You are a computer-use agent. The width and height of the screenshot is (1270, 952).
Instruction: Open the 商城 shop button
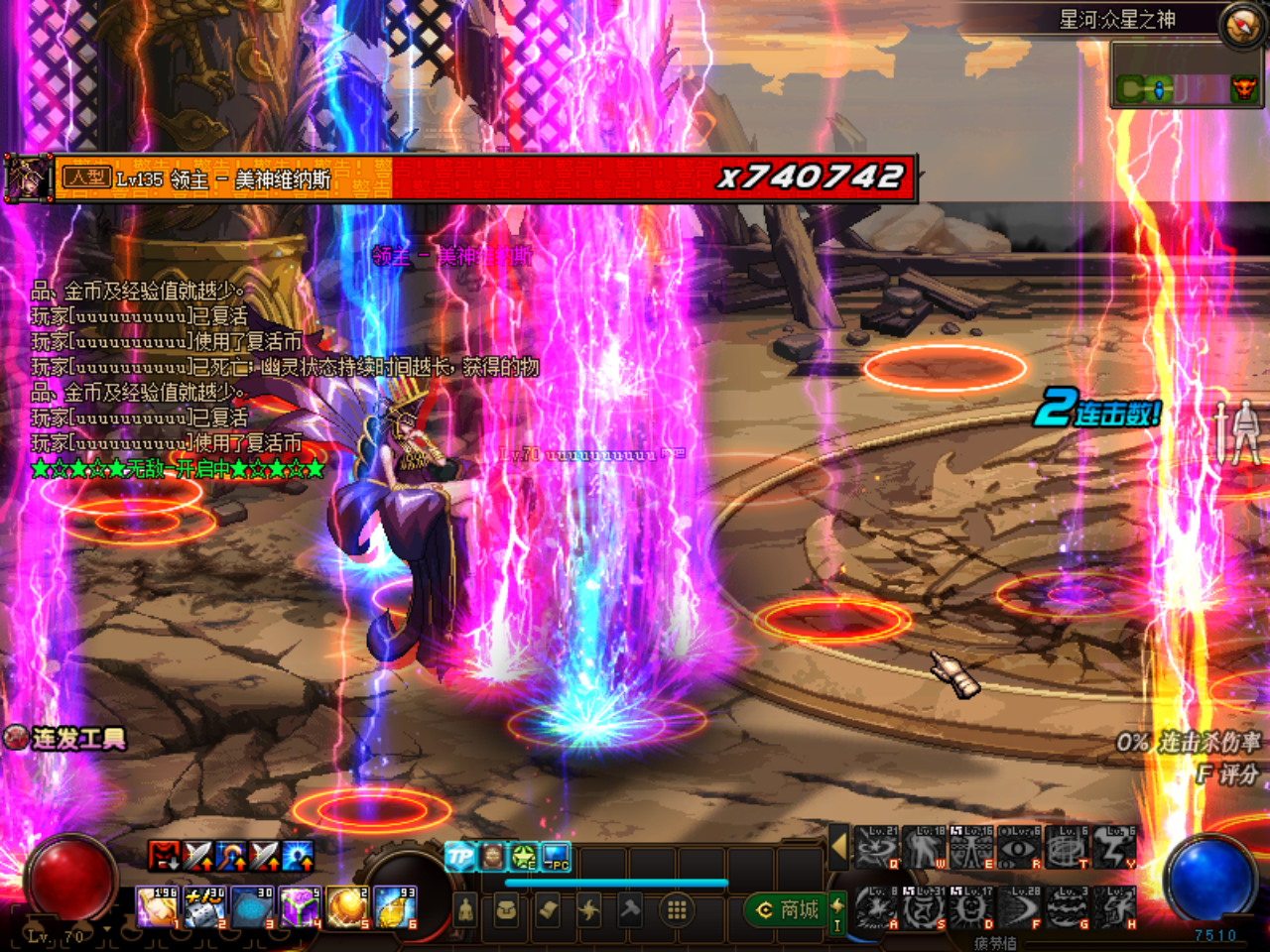coord(789,909)
